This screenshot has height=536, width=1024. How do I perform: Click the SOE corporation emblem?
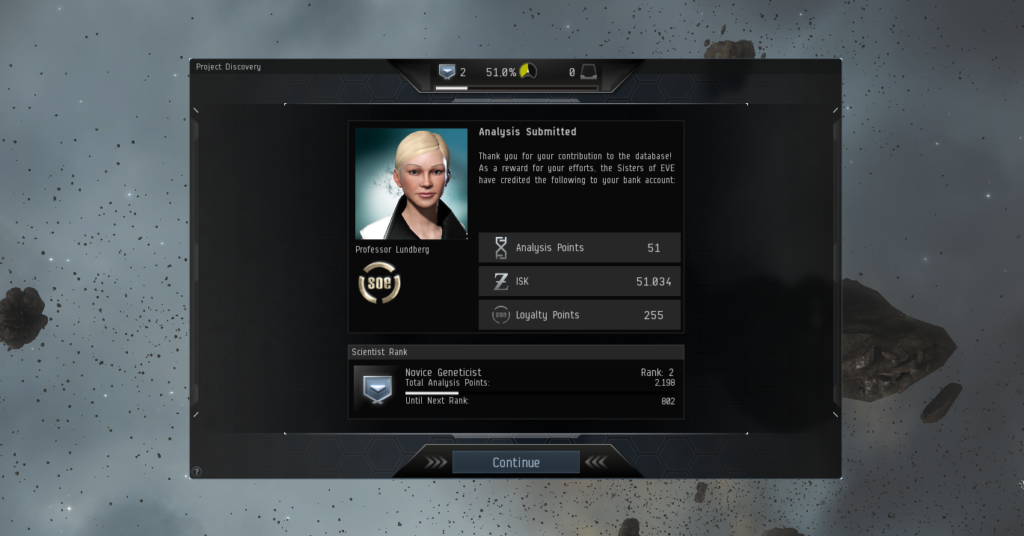click(x=379, y=283)
